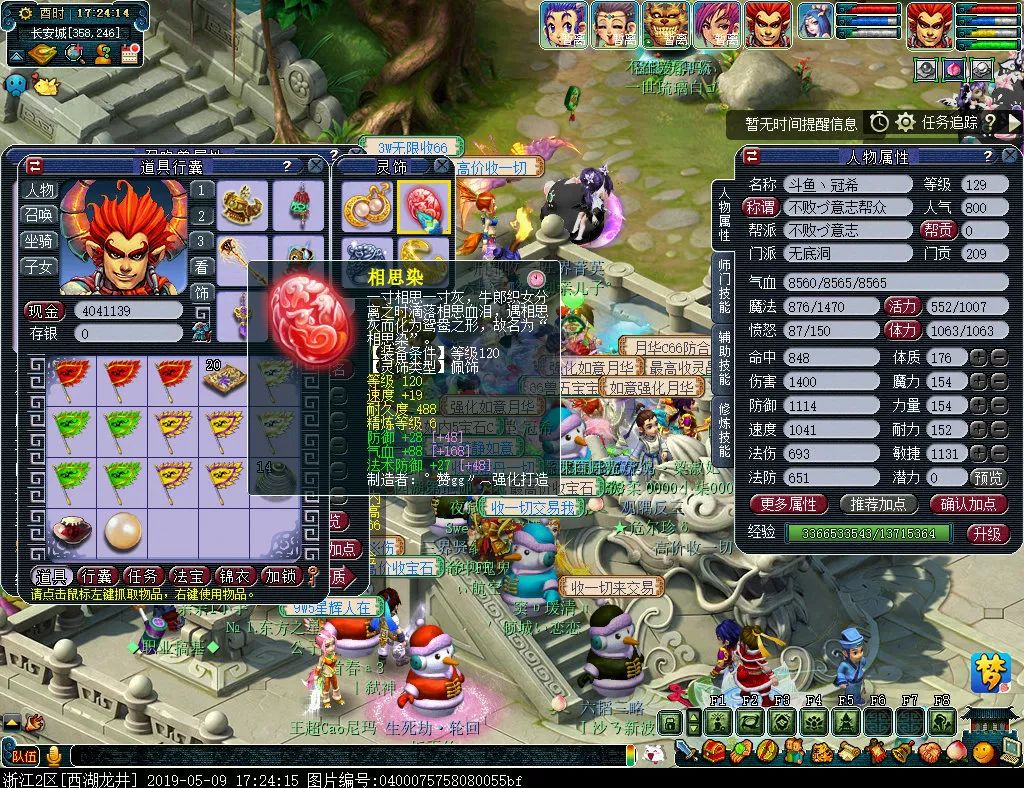
Task: Open the 法宝 tab in inventory
Action: (x=189, y=576)
